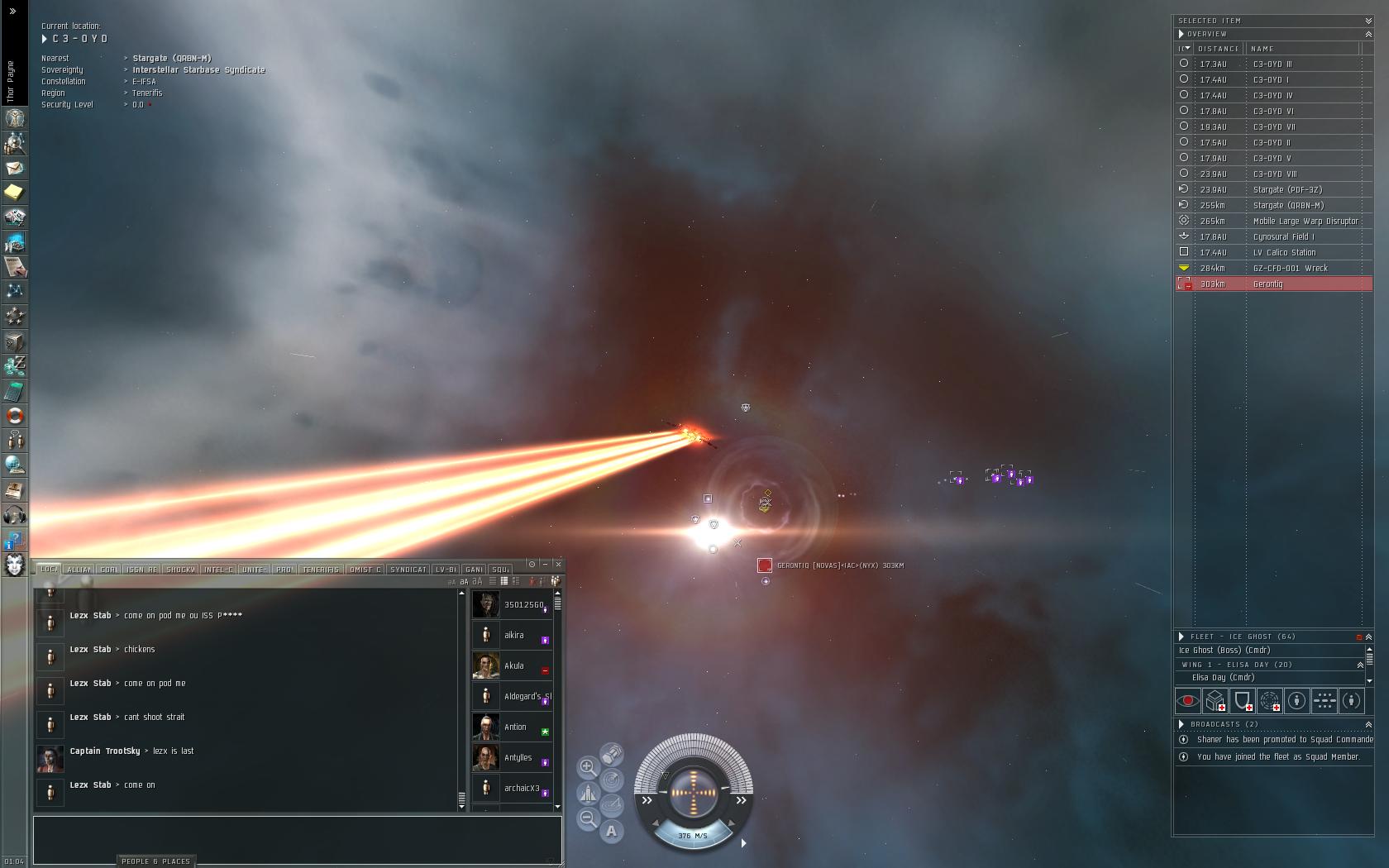
Task: Switch to the Alliance chat tab
Action: (79, 570)
